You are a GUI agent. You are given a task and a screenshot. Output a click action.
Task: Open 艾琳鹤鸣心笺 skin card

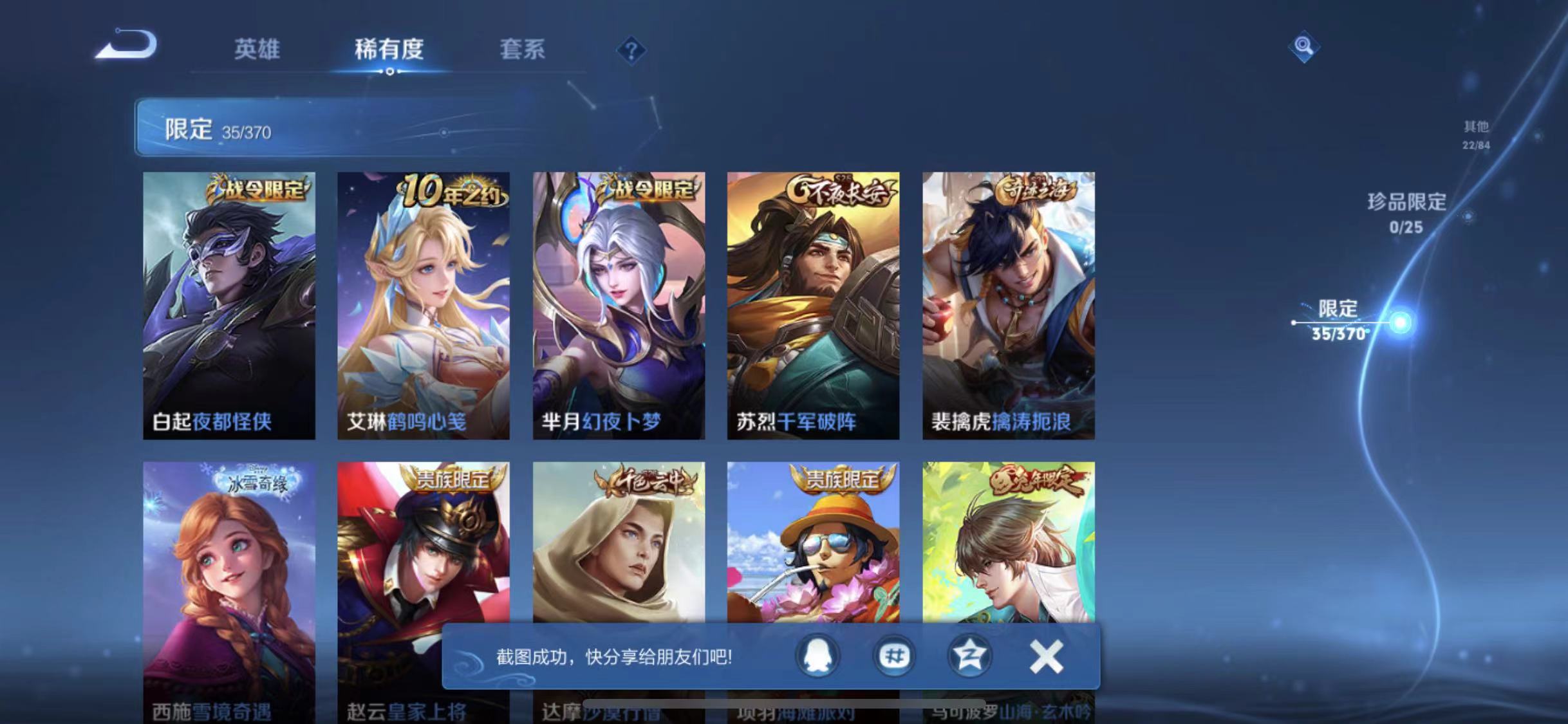coord(425,302)
